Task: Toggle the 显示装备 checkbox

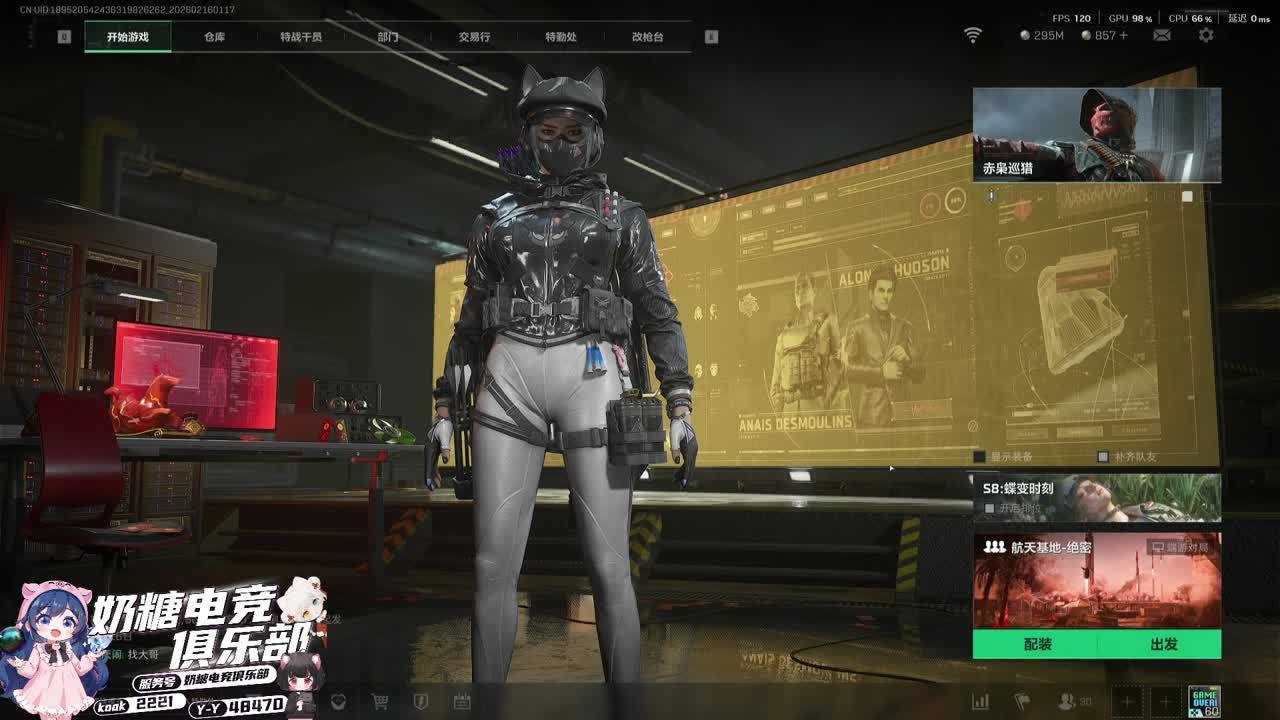Action: (980, 457)
